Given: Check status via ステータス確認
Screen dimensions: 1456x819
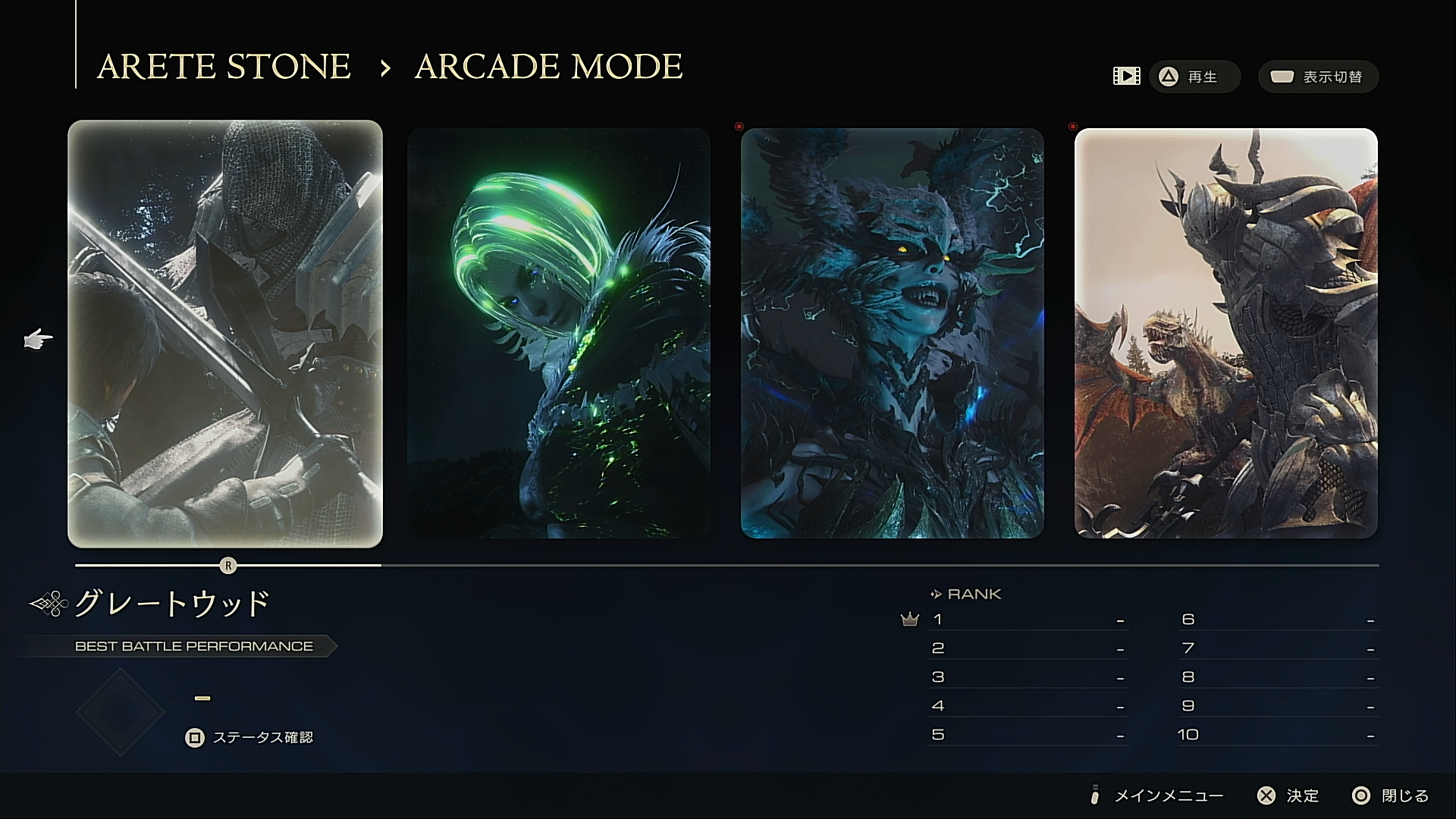Looking at the screenshot, I should tap(249, 737).
